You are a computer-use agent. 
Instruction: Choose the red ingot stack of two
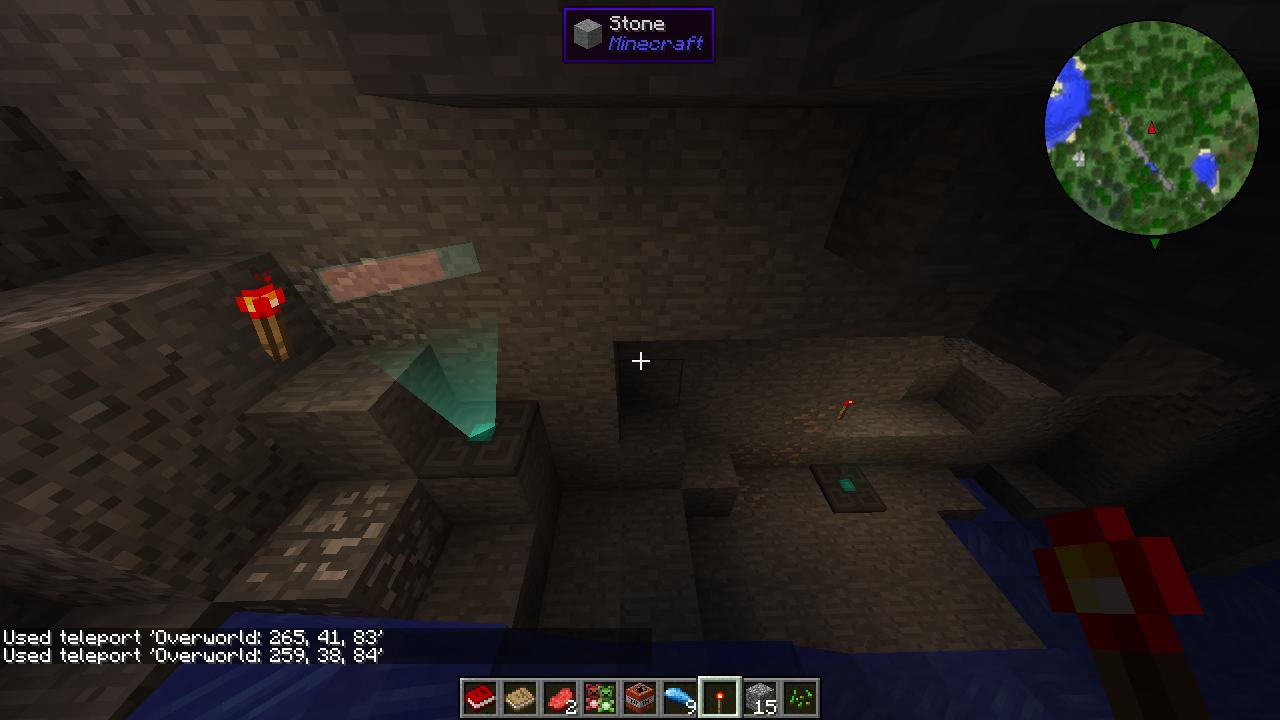click(560, 697)
